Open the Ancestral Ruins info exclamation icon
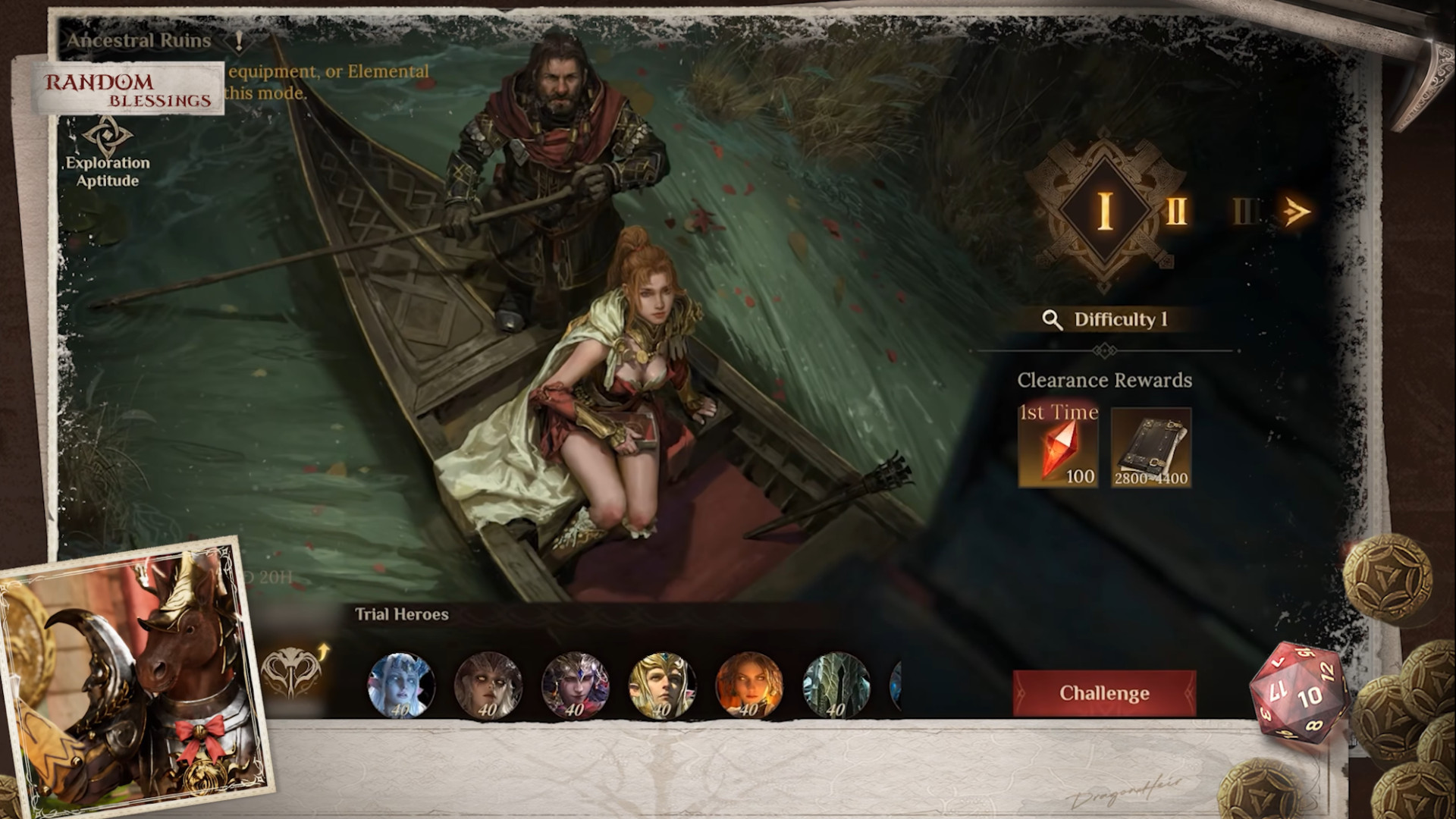The height and width of the screenshot is (819, 1456). pyautogui.click(x=240, y=39)
